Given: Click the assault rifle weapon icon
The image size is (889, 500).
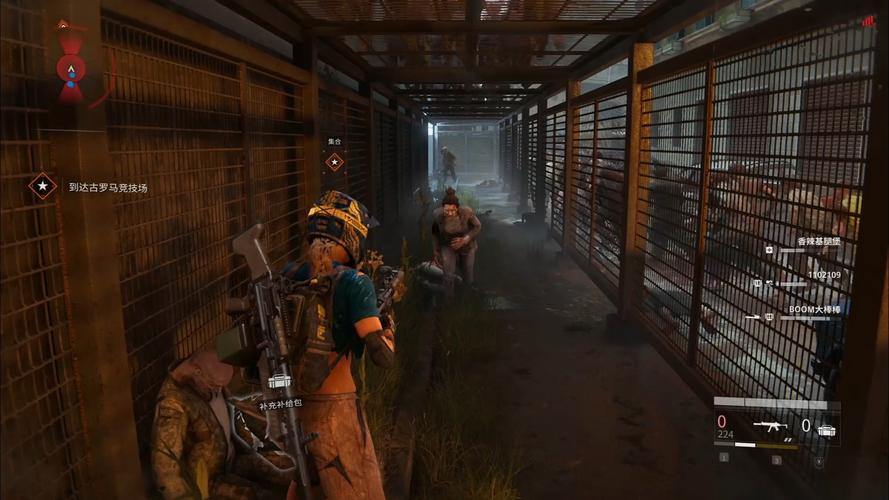Looking at the screenshot, I should (x=769, y=425).
